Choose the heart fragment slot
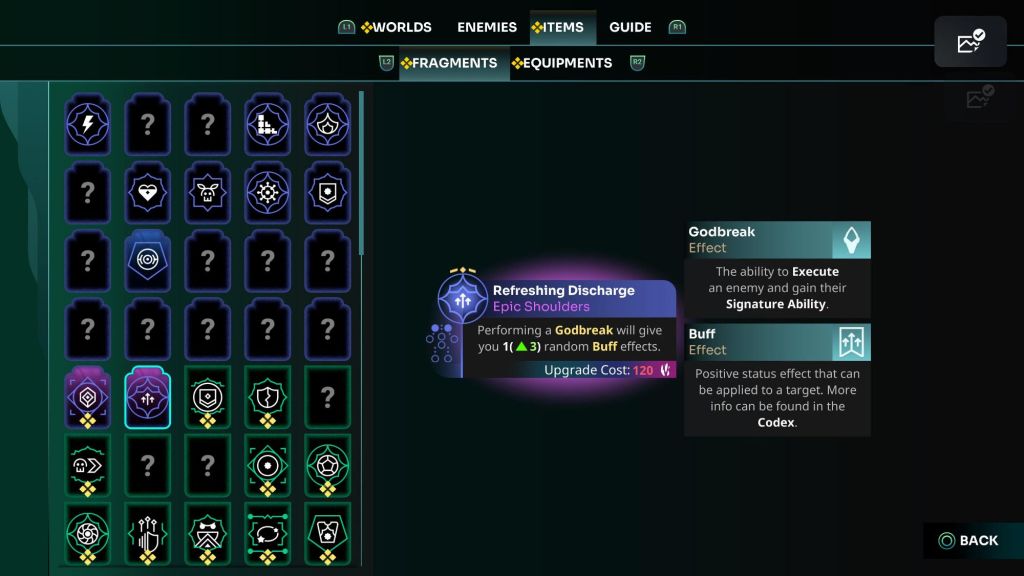 (147, 193)
